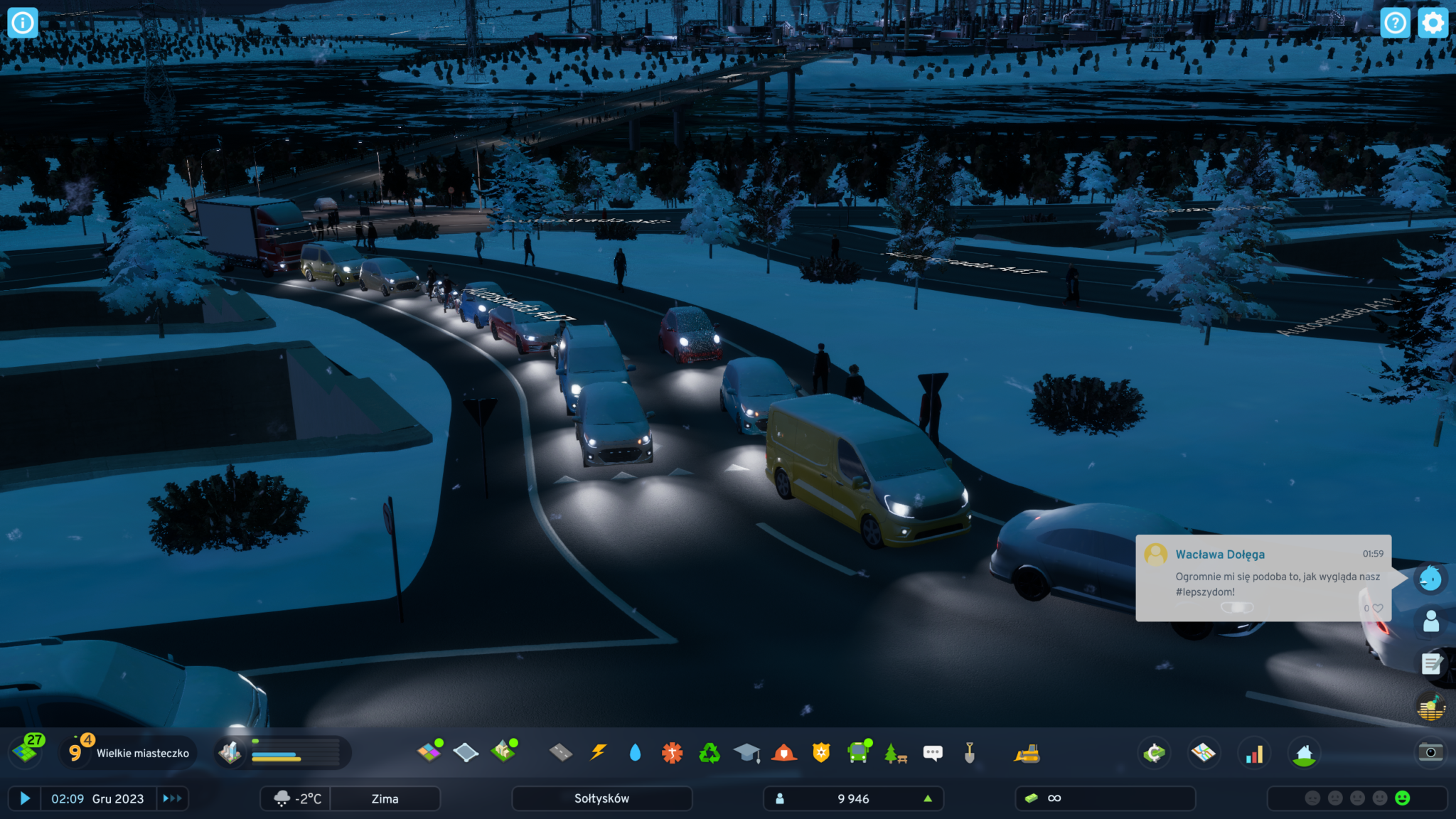Open the public transport bus menu

point(859,752)
